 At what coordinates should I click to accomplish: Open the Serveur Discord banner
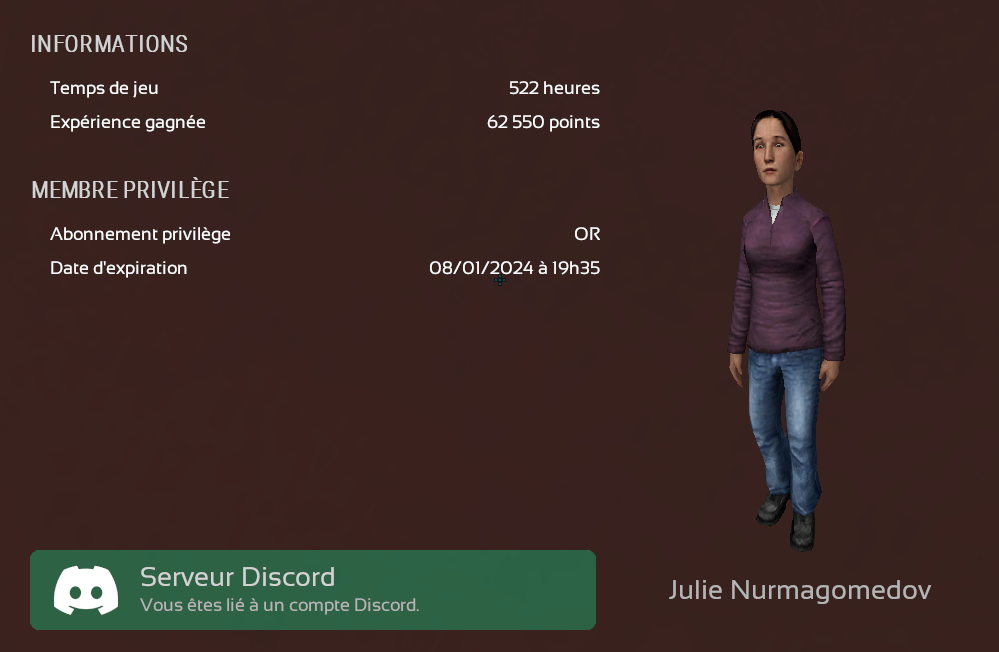pos(312,590)
